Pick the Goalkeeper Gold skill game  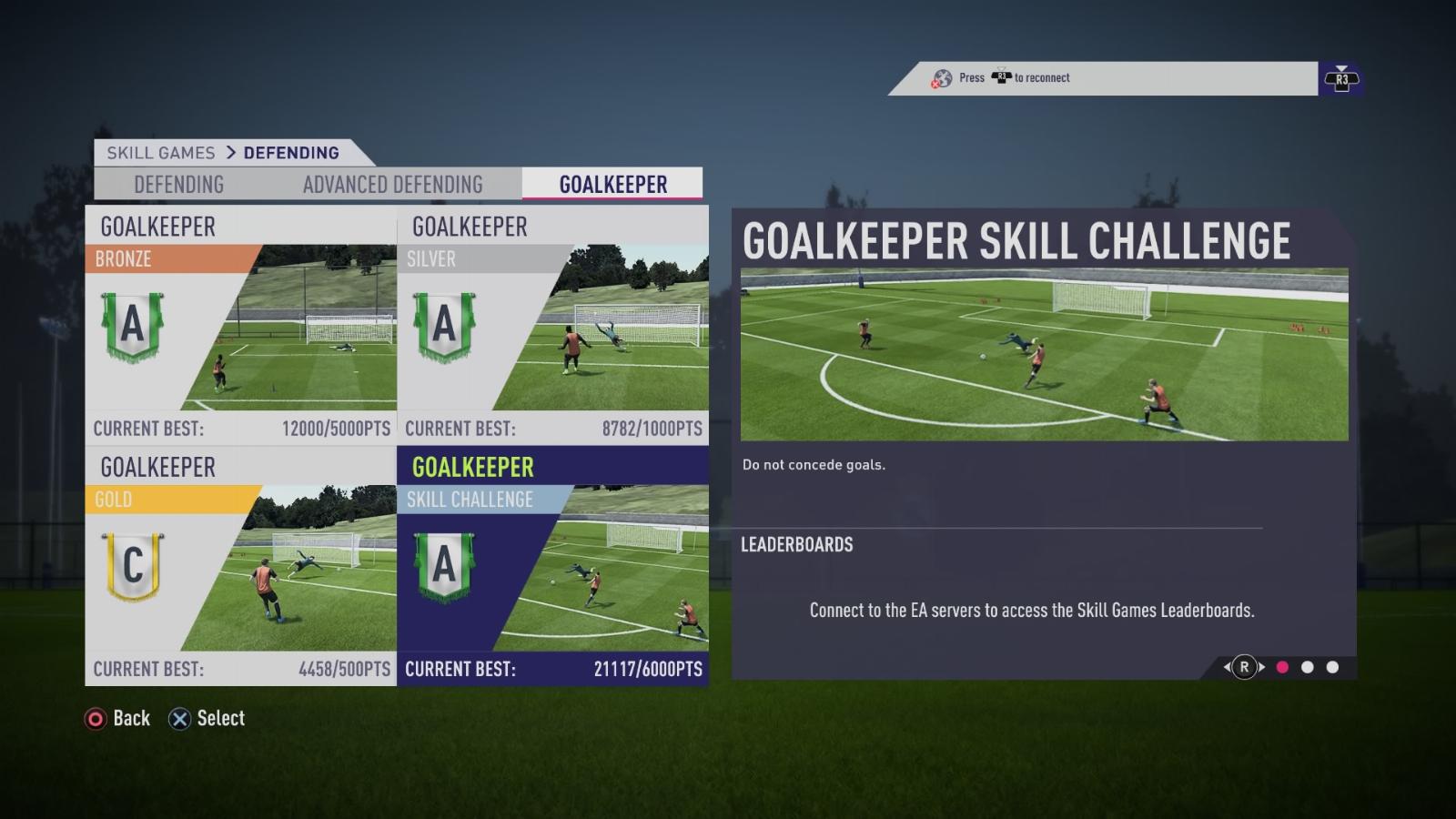[241, 567]
